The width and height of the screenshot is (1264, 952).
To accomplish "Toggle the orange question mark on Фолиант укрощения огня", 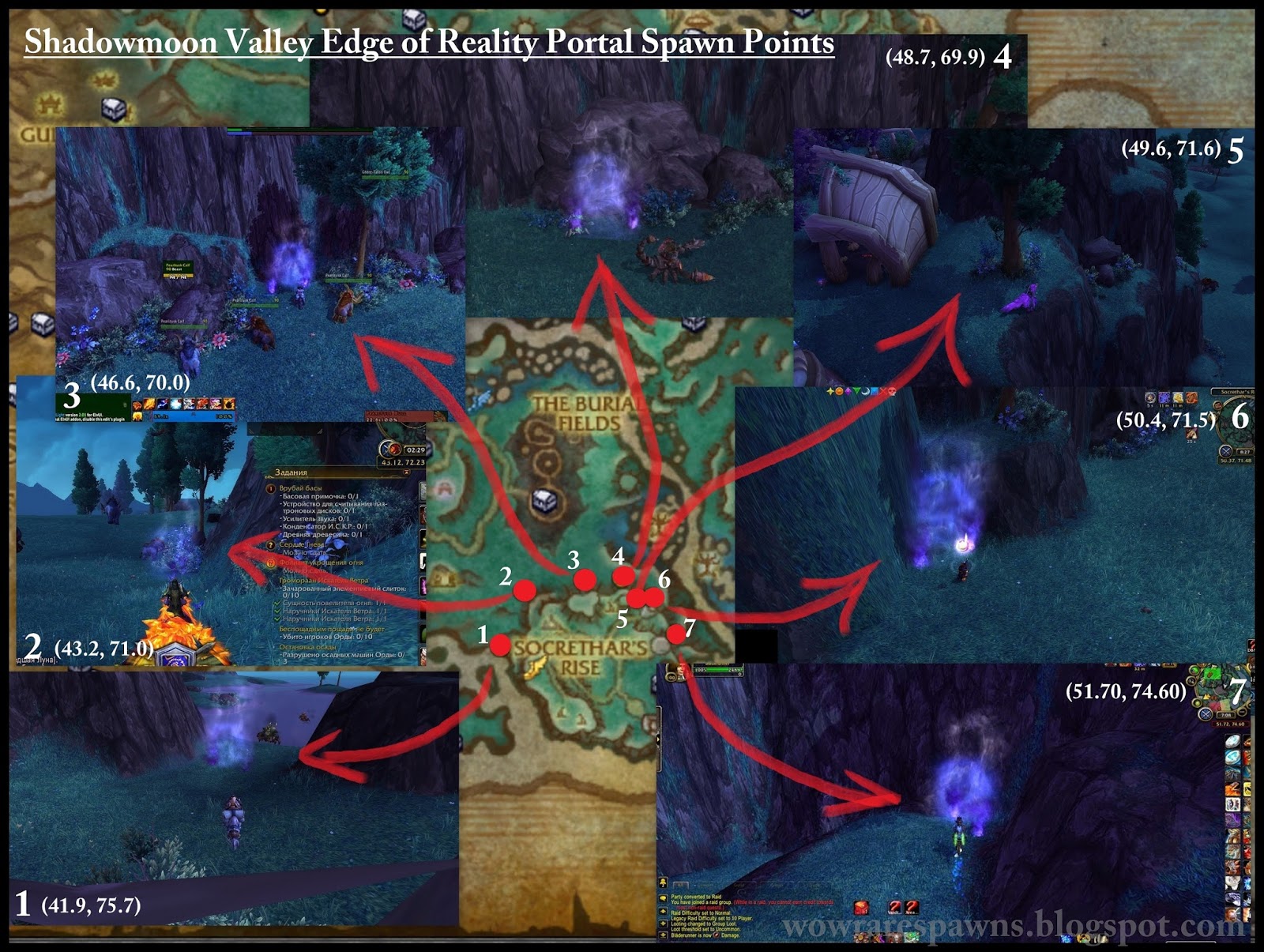I will (x=269, y=564).
